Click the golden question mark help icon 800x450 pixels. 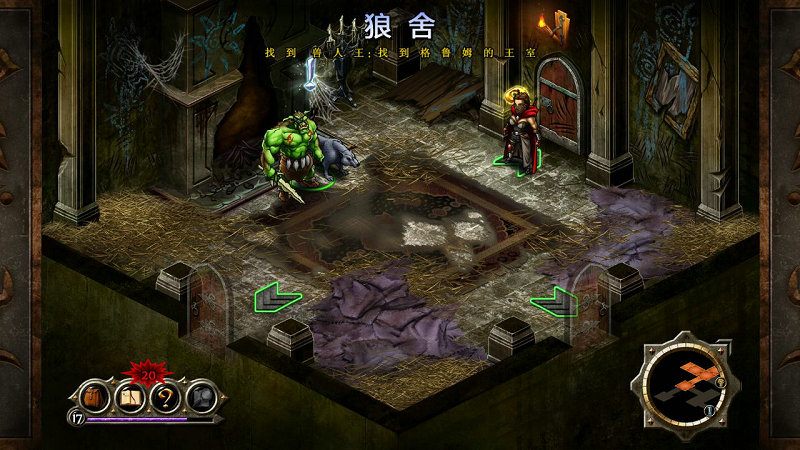pos(164,397)
